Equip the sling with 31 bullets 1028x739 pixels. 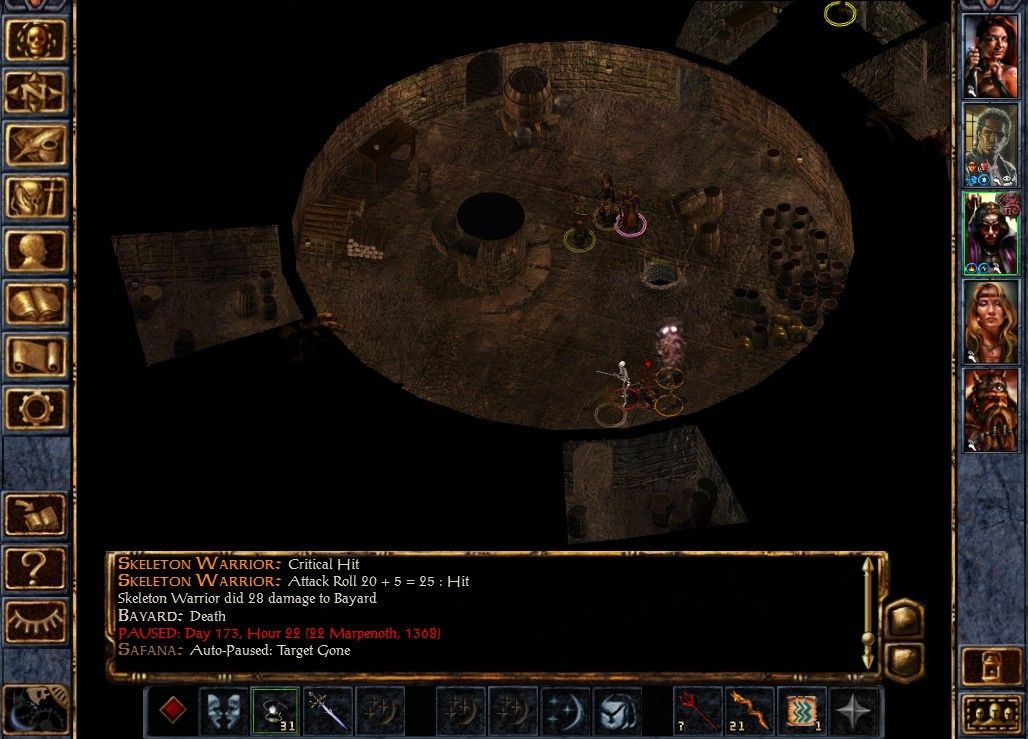[x=274, y=710]
